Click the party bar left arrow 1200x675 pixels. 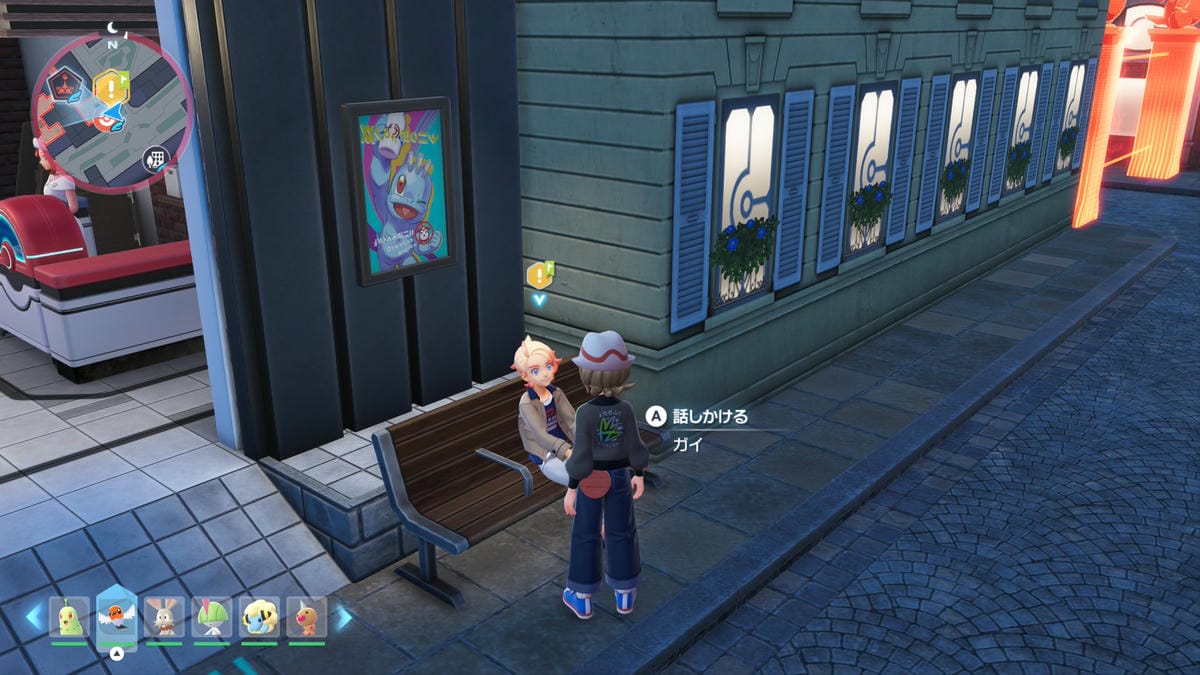(35, 617)
